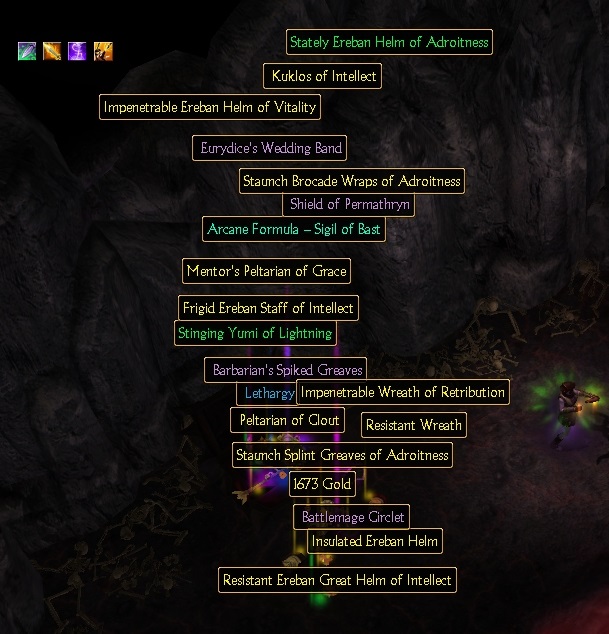Viewport: 609px width, 634px height.
Task: Grab the Barbarian's Spiked Greaves label
Action: click(x=286, y=370)
